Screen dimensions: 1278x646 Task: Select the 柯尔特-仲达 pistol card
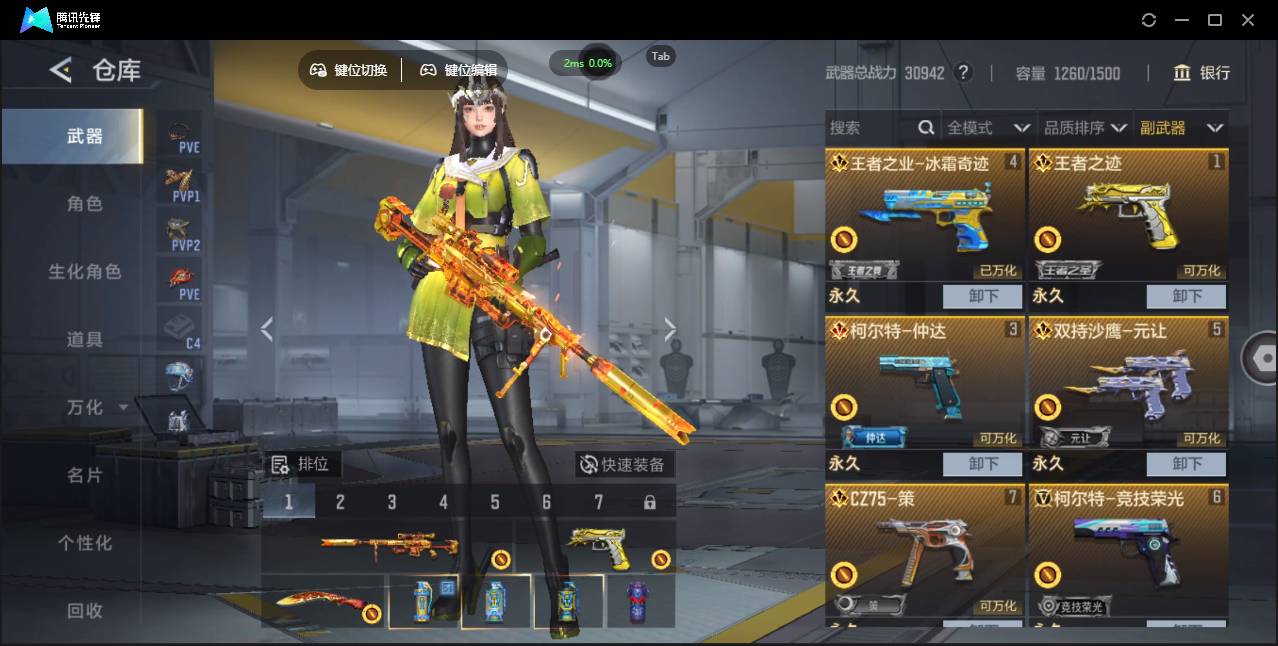click(x=925, y=384)
